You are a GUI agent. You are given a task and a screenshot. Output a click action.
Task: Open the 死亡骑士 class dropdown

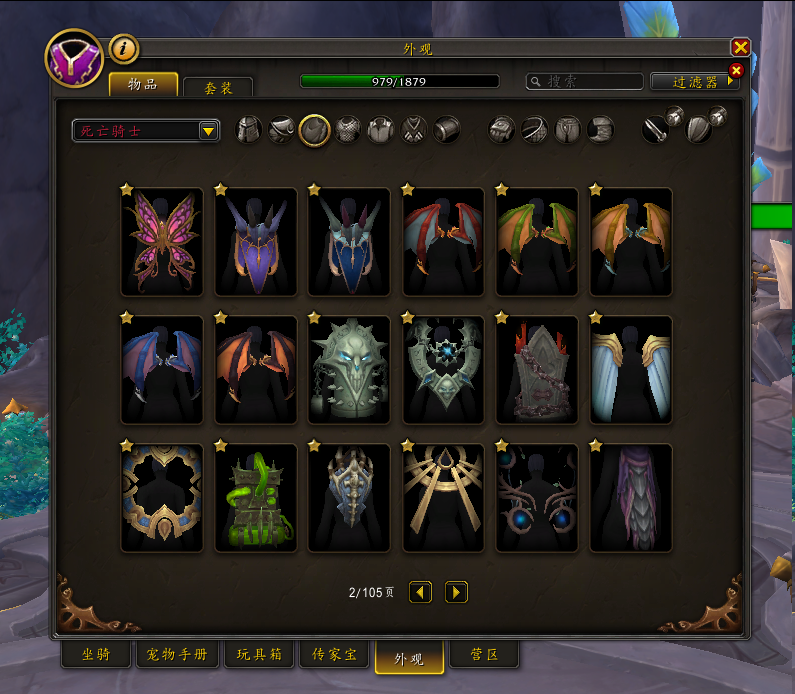click(x=146, y=131)
